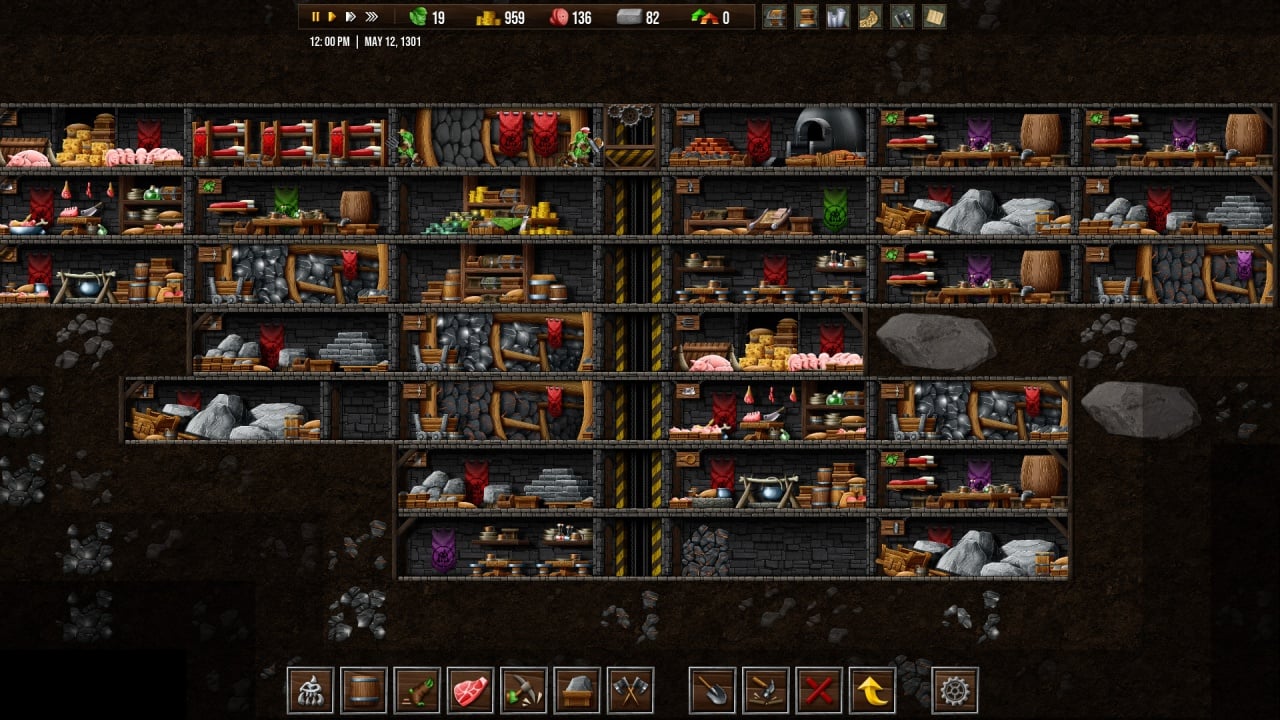Open the parchment scroll panel
Screen dimensions: 1280x720
870,17
